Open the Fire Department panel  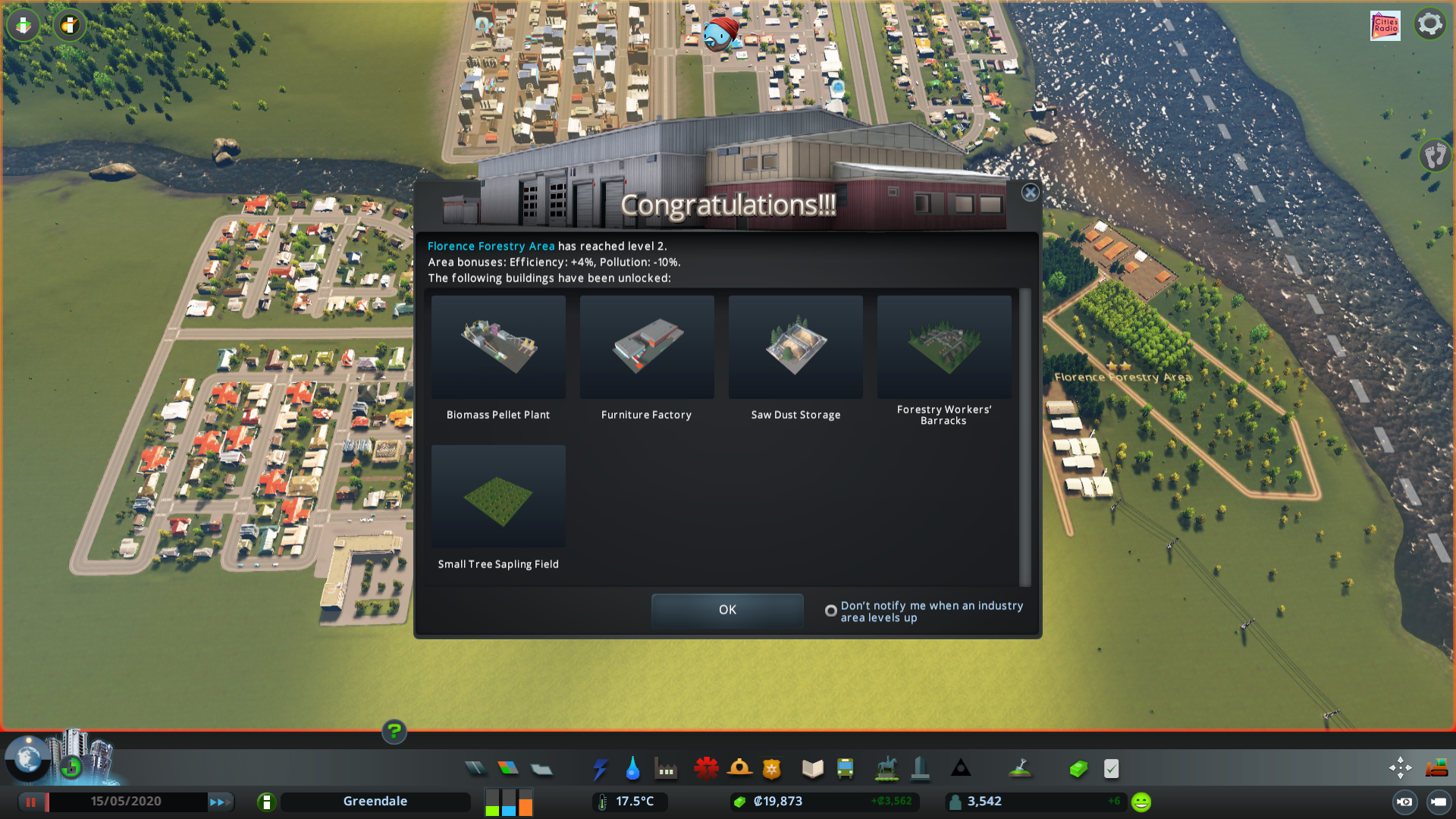[x=741, y=768]
